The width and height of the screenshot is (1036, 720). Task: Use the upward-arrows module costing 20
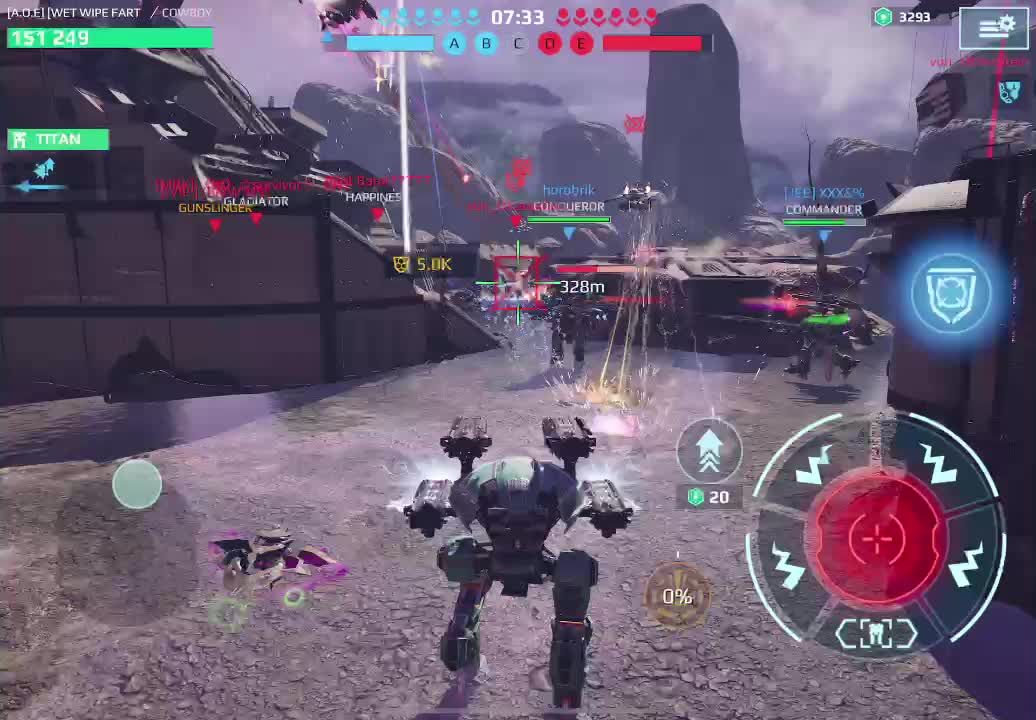click(709, 451)
